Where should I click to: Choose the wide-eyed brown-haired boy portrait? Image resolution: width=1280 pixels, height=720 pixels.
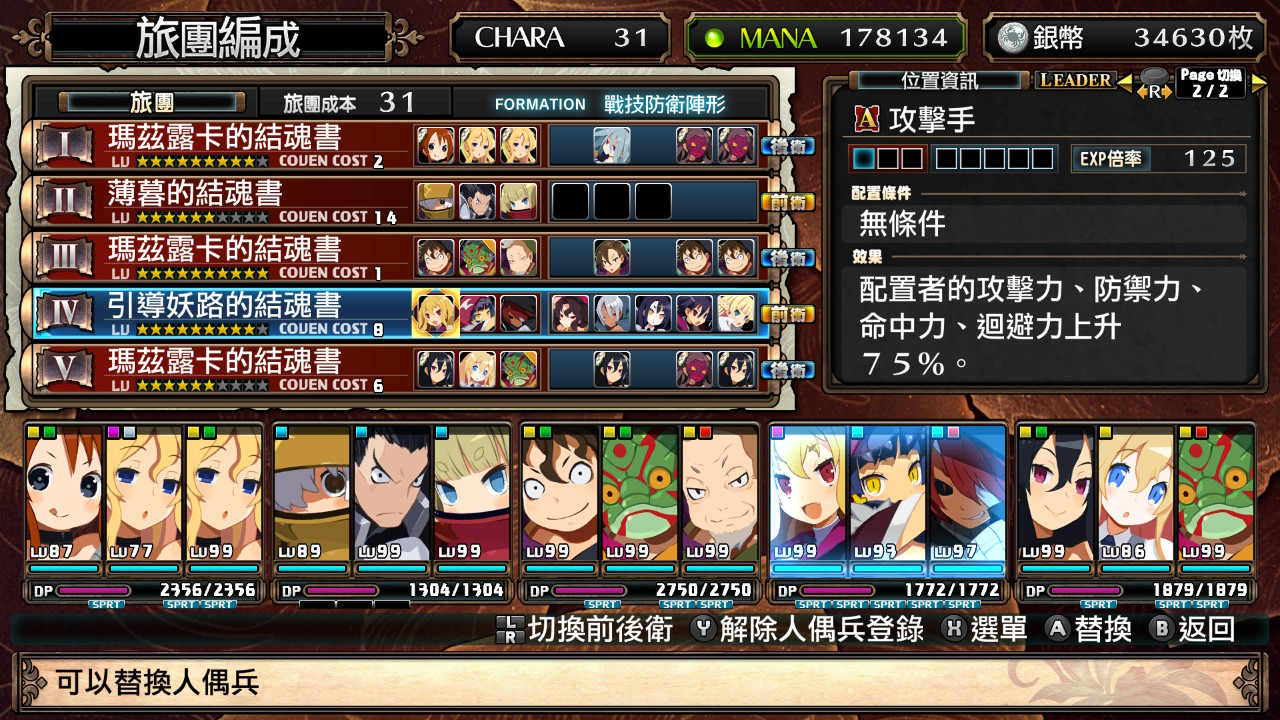click(x=560, y=495)
